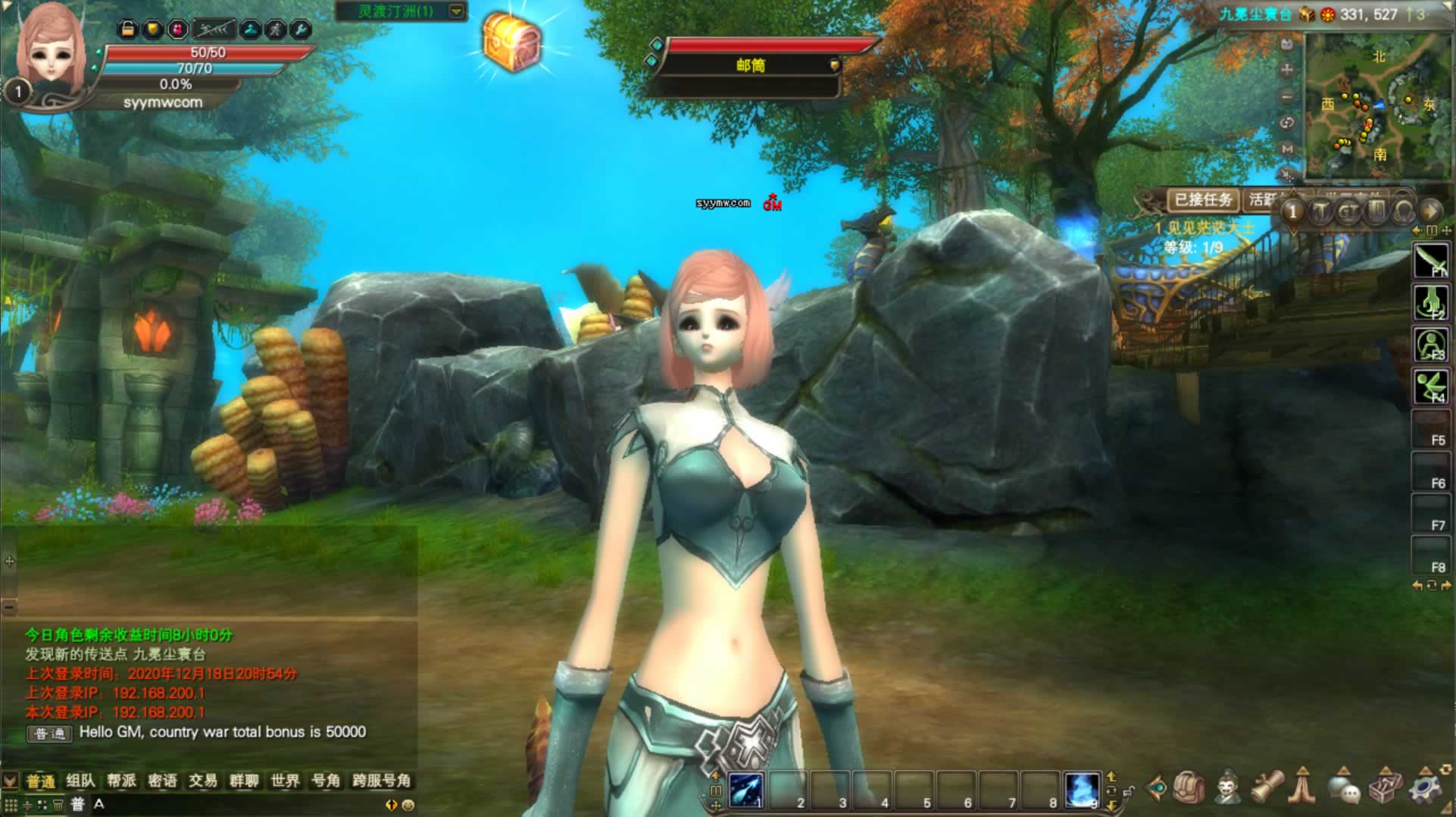Viewport: 1456px width, 817px height.
Task: Switch to the 世界 chat channel tab
Action: pyautogui.click(x=285, y=781)
